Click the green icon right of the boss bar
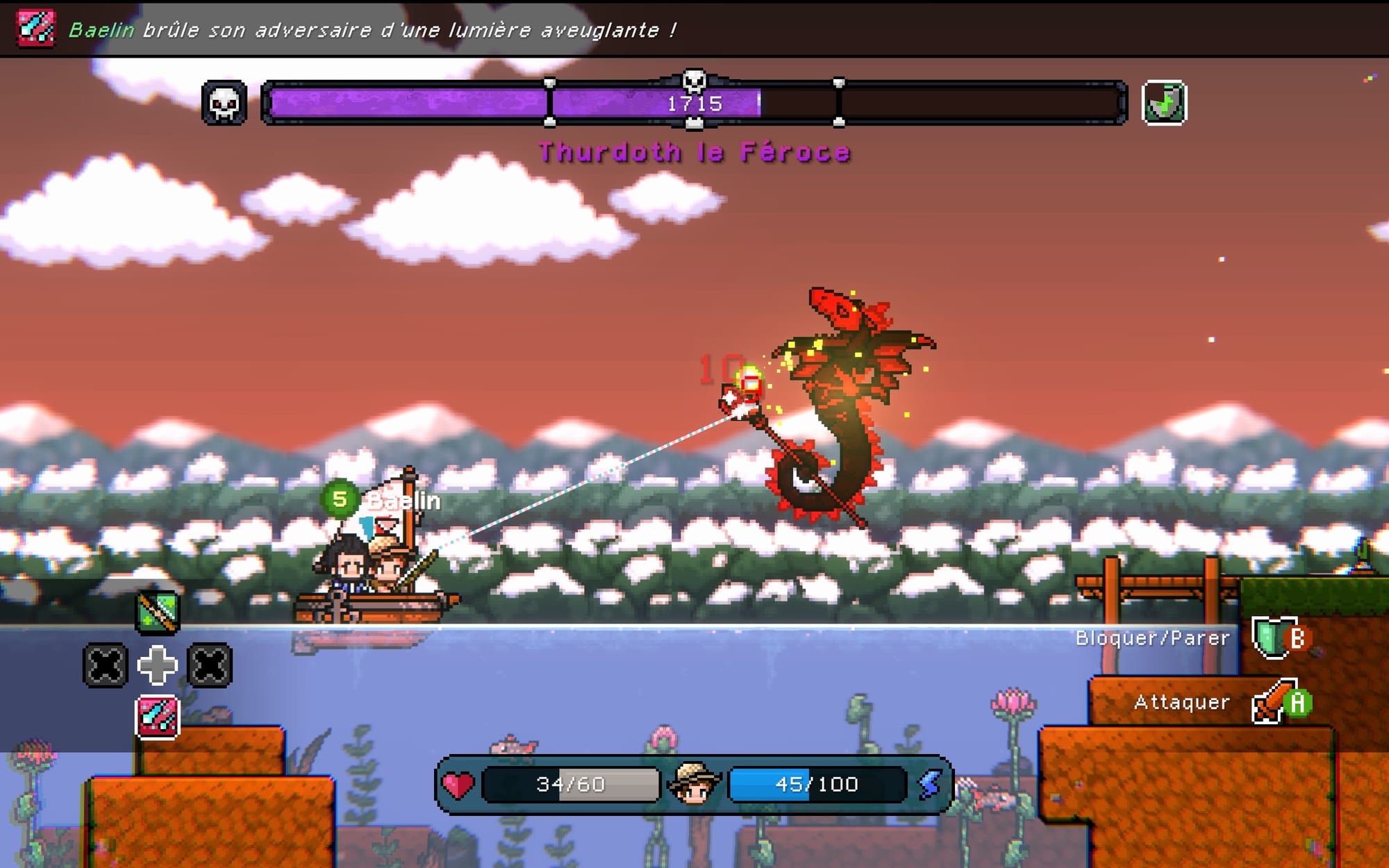This screenshot has height=868, width=1389. pyautogui.click(x=1164, y=104)
